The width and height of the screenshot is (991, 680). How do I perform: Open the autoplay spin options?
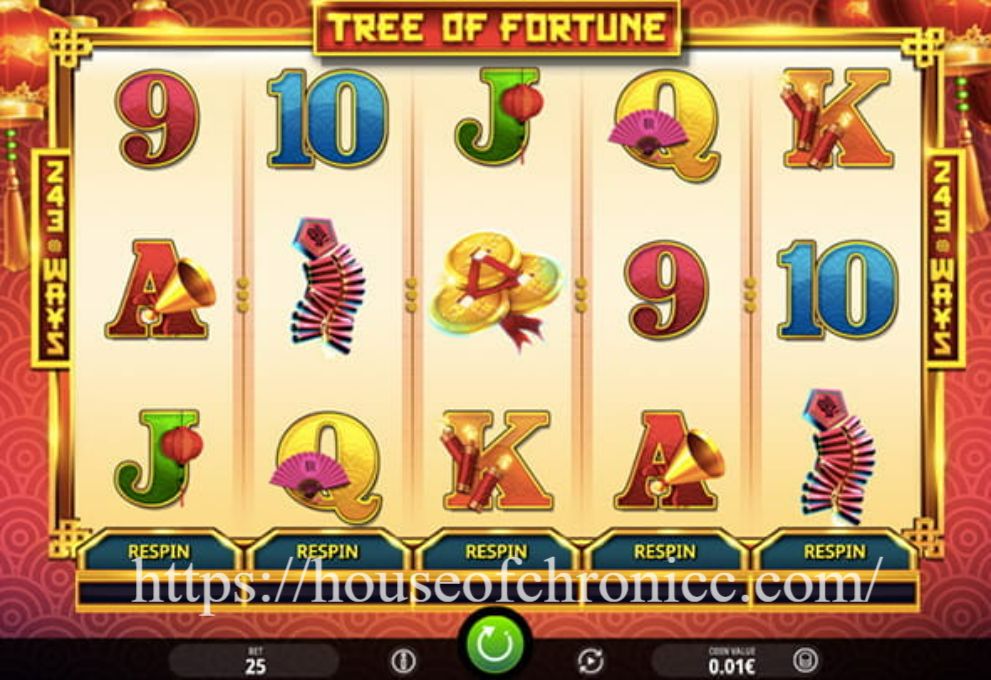point(591,661)
